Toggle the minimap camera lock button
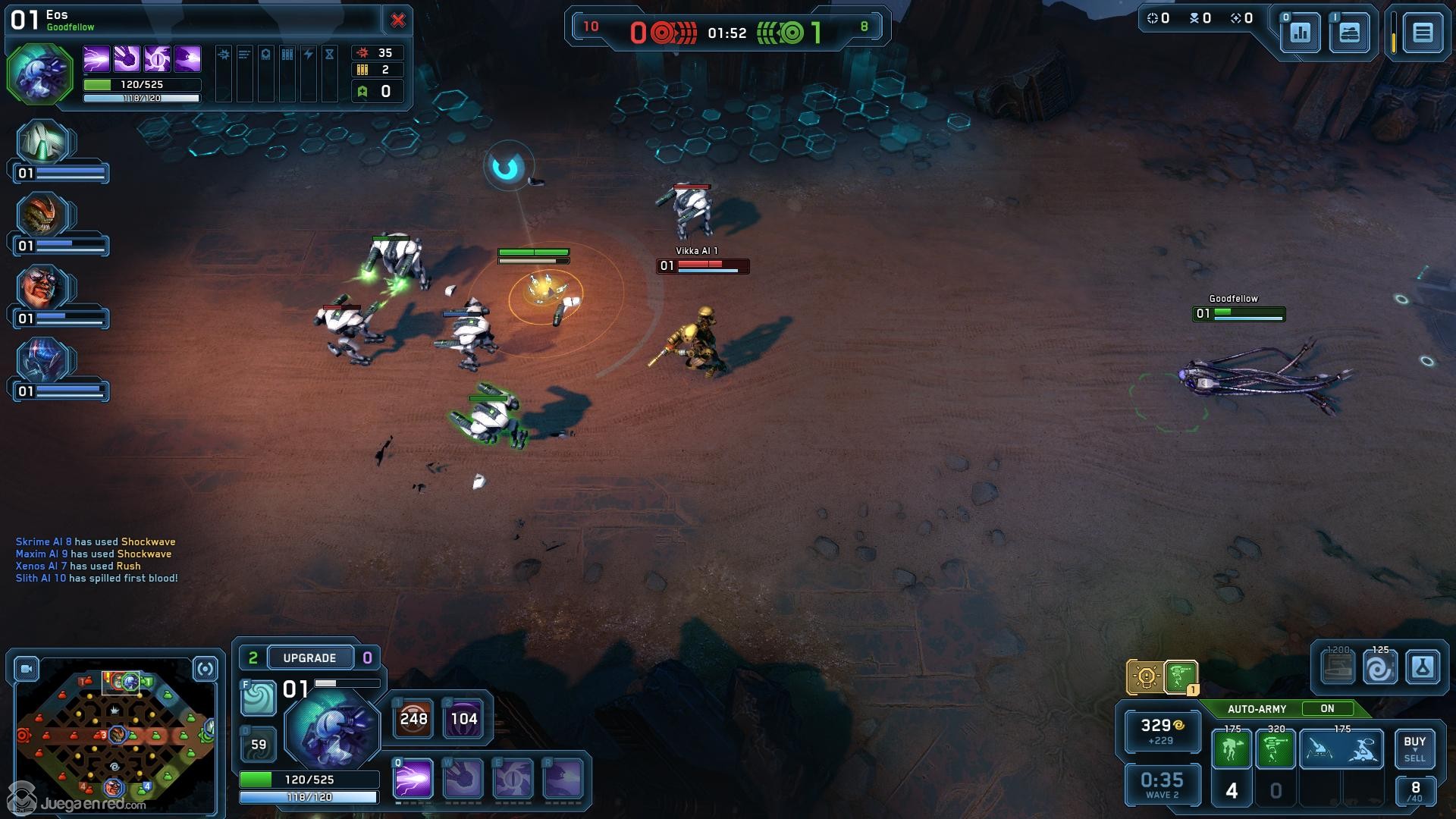This screenshot has height=819, width=1456. tap(27, 669)
